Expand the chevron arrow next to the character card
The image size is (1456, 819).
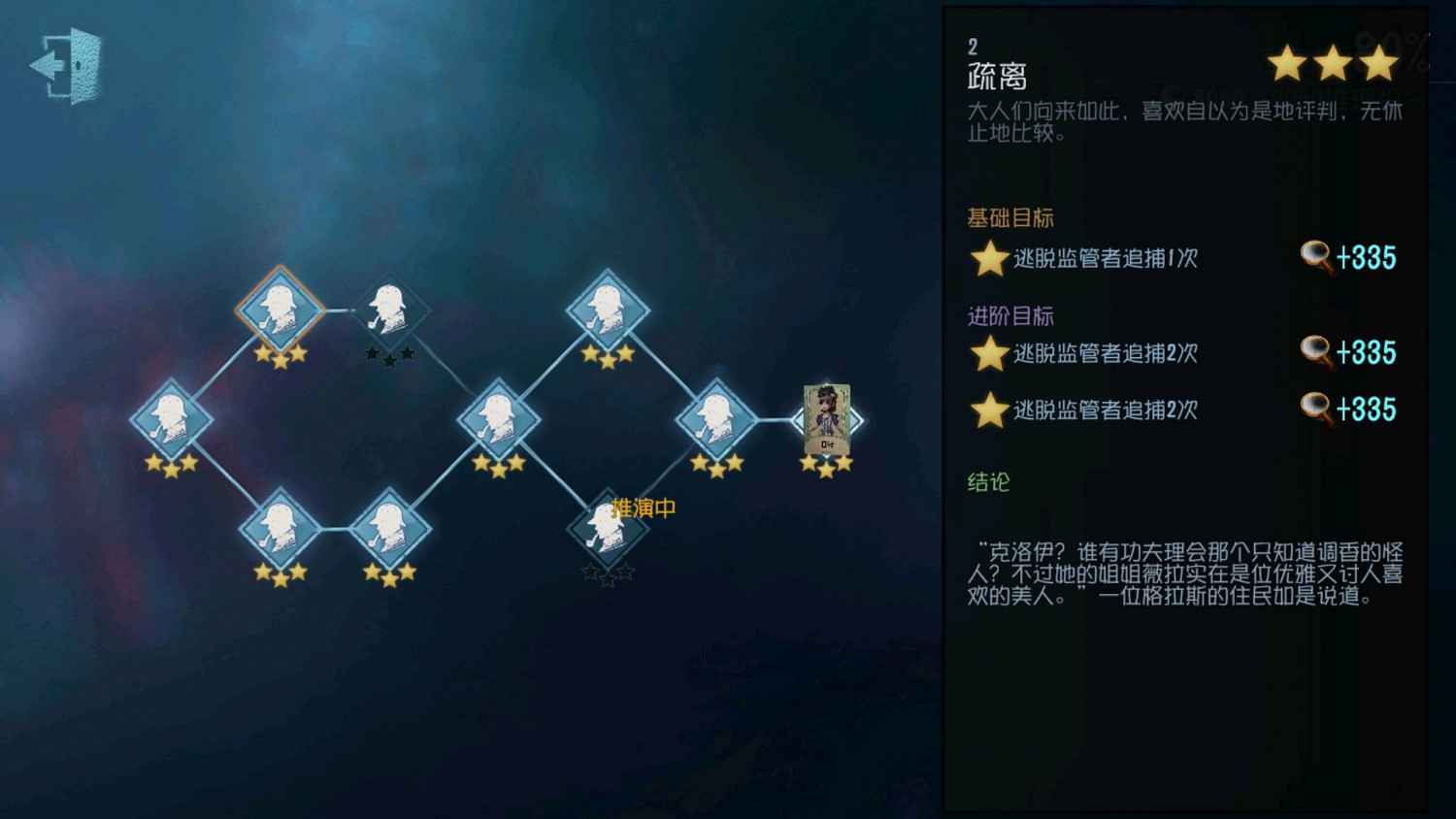click(858, 419)
